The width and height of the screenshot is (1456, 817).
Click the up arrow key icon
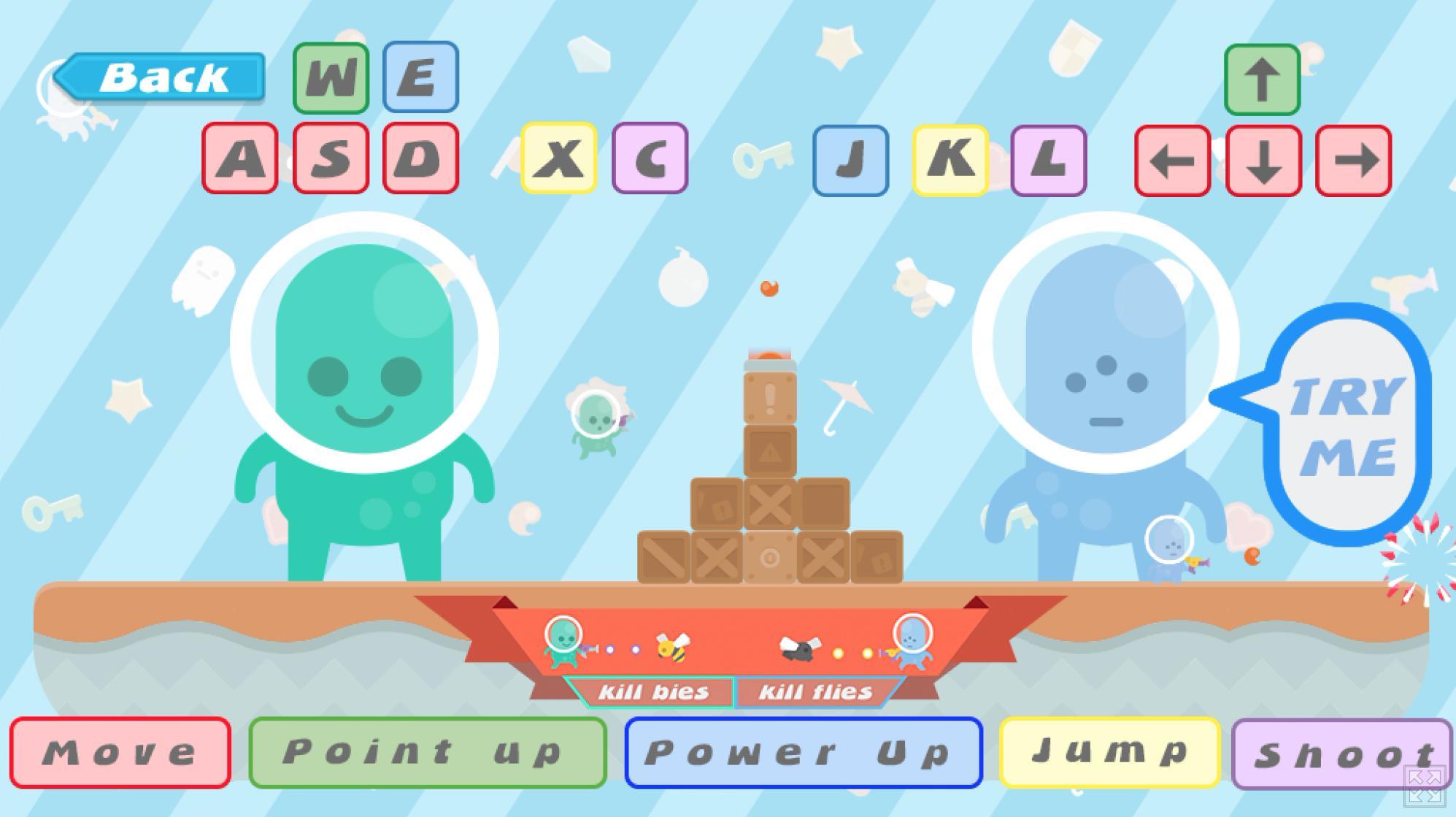tap(1263, 80)
